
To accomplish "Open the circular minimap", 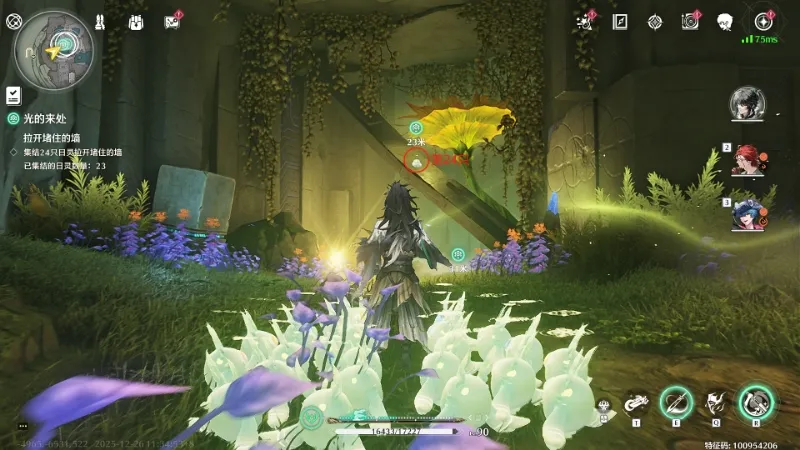I will pyautogui.click(x=54, y=47).
